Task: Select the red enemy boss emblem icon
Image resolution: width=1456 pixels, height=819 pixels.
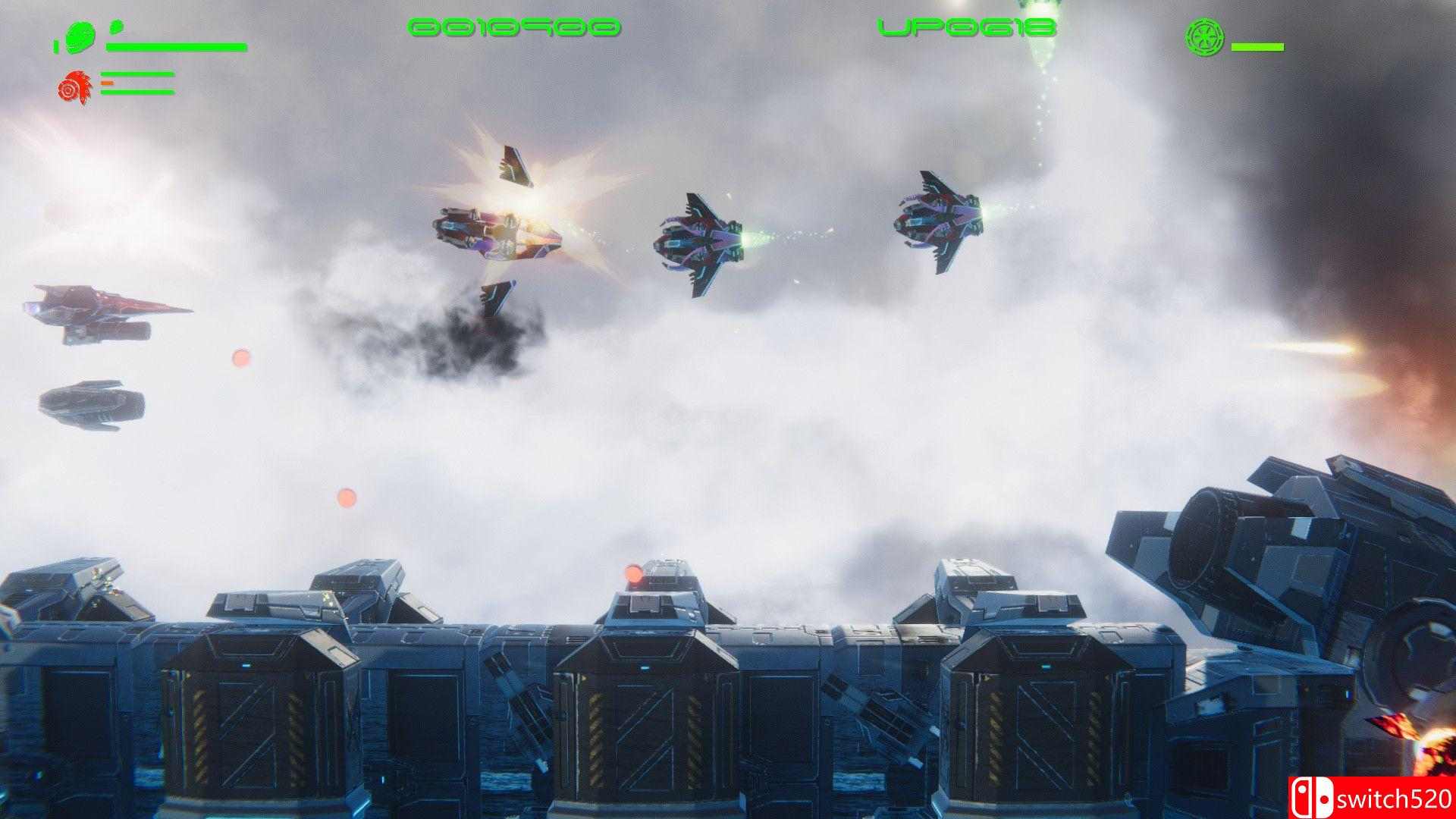Action: coord(74,86)
